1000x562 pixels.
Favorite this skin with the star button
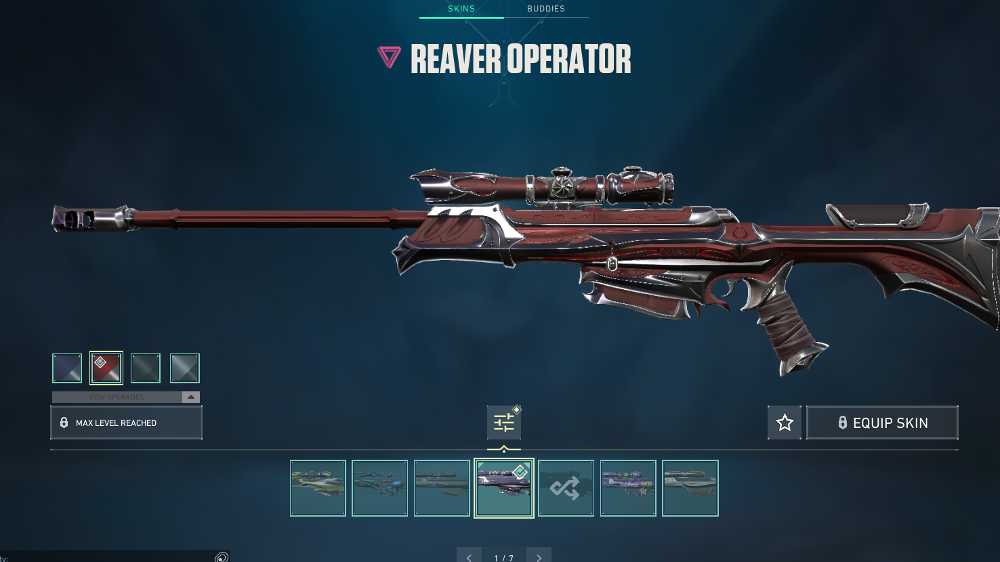point(785,423)
